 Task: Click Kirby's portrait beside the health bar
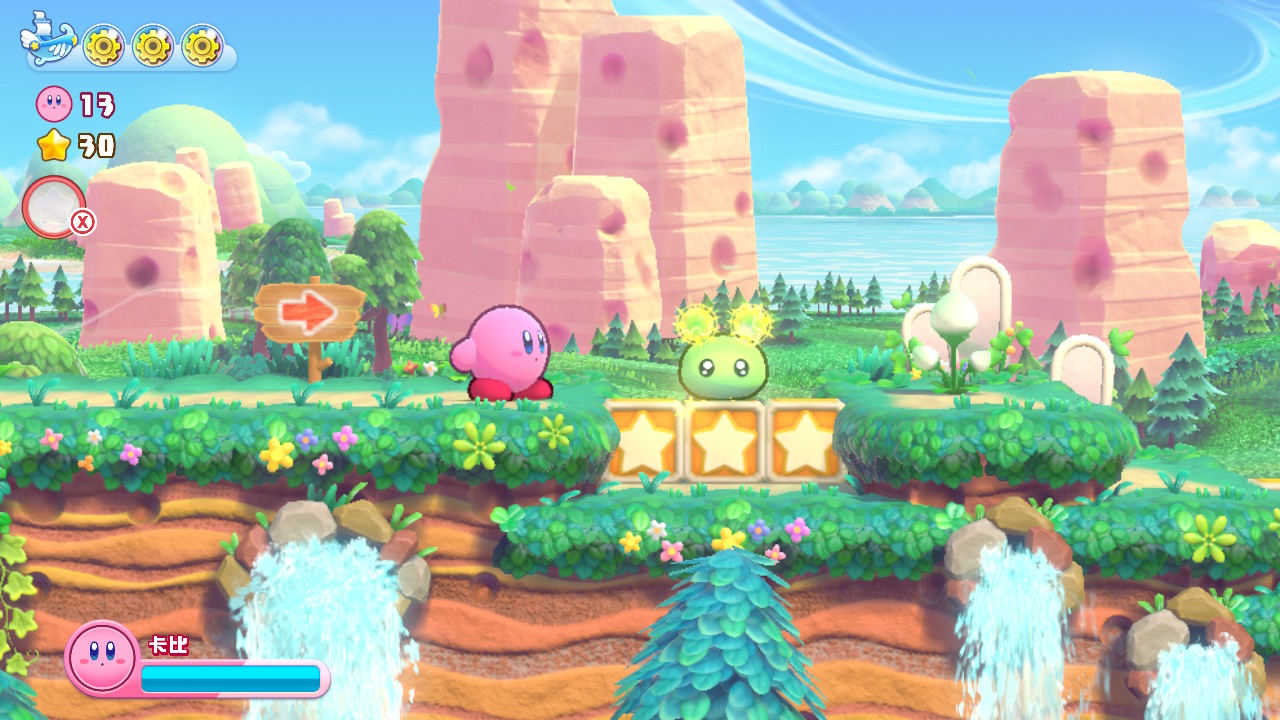101,657
